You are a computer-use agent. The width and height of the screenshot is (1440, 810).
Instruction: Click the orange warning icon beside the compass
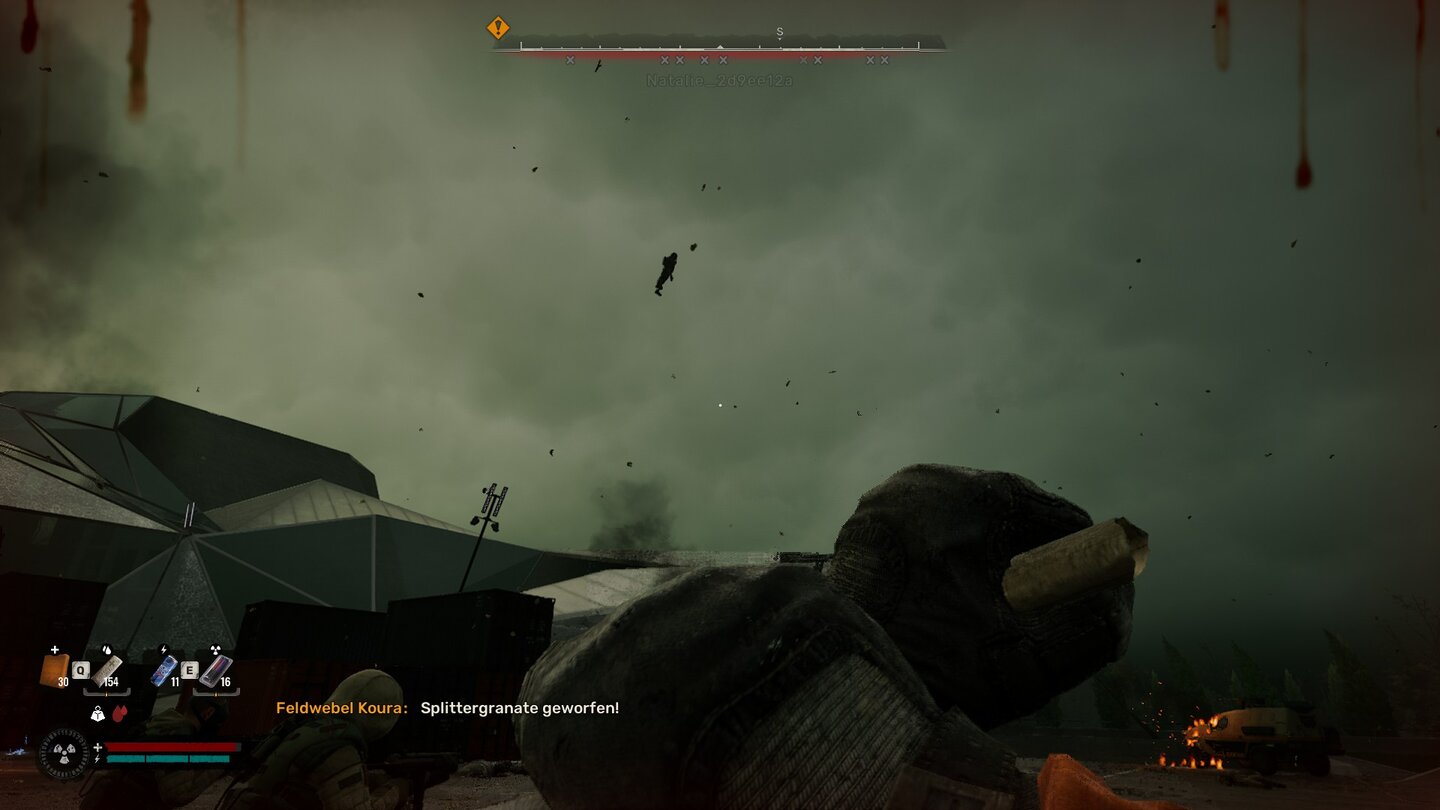pyautogui.click(x=497, y=28)
